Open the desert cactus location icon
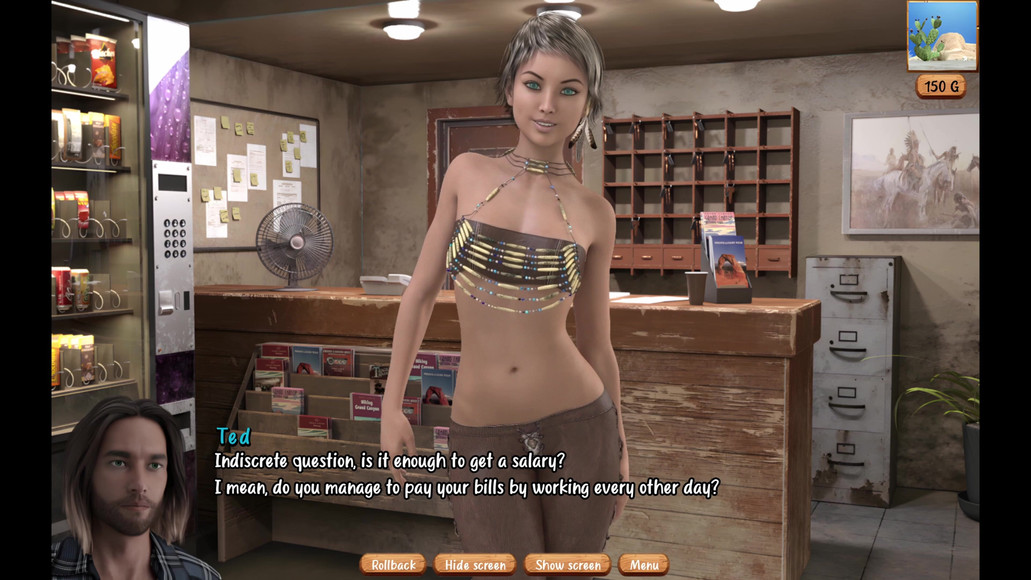The height and width of the screenshot is (580, 1031). click(x=942, y=36)
